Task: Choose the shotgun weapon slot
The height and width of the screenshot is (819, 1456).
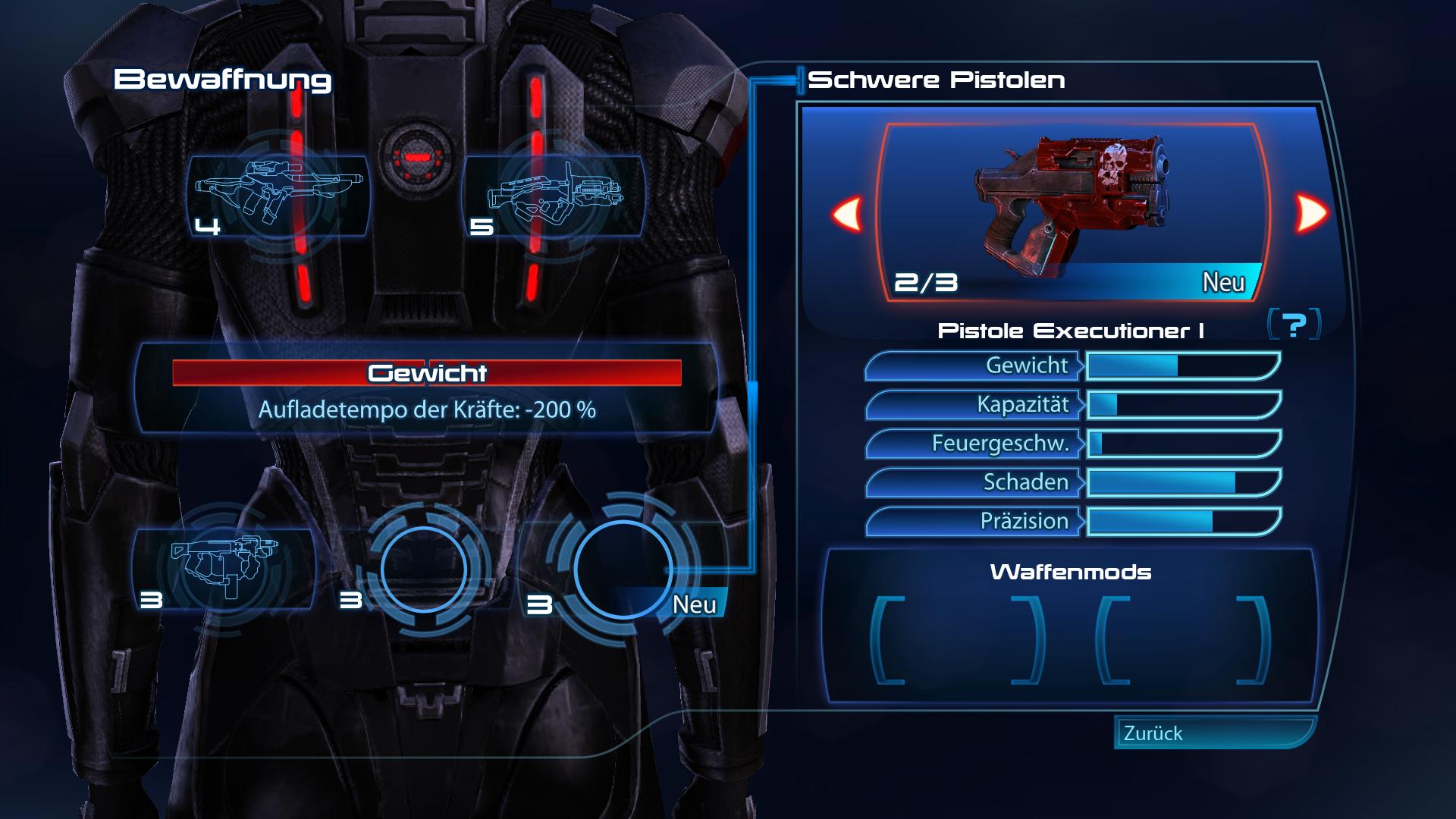Action: 554,195
